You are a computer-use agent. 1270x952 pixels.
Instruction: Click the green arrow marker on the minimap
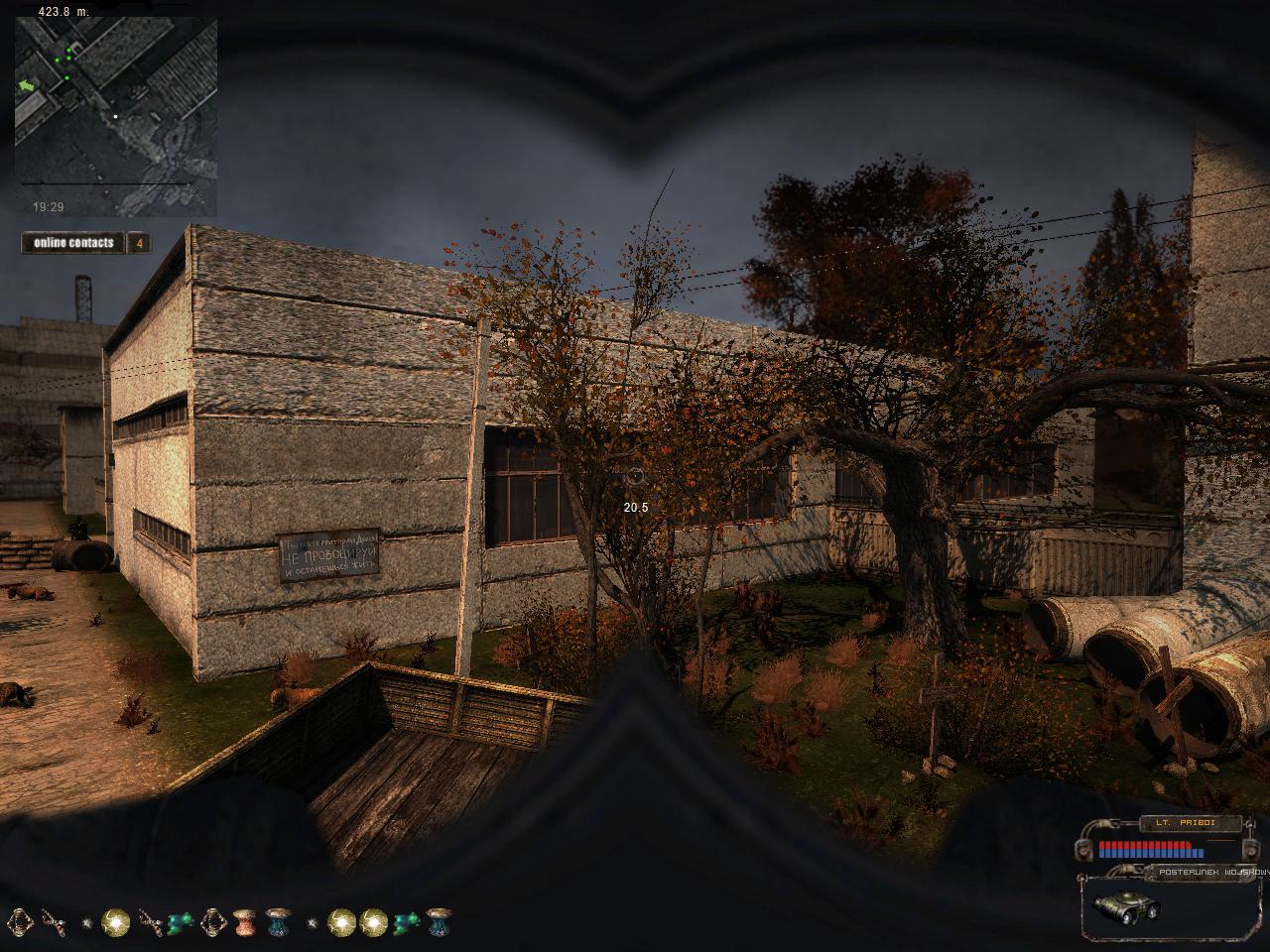click(27, 86)
